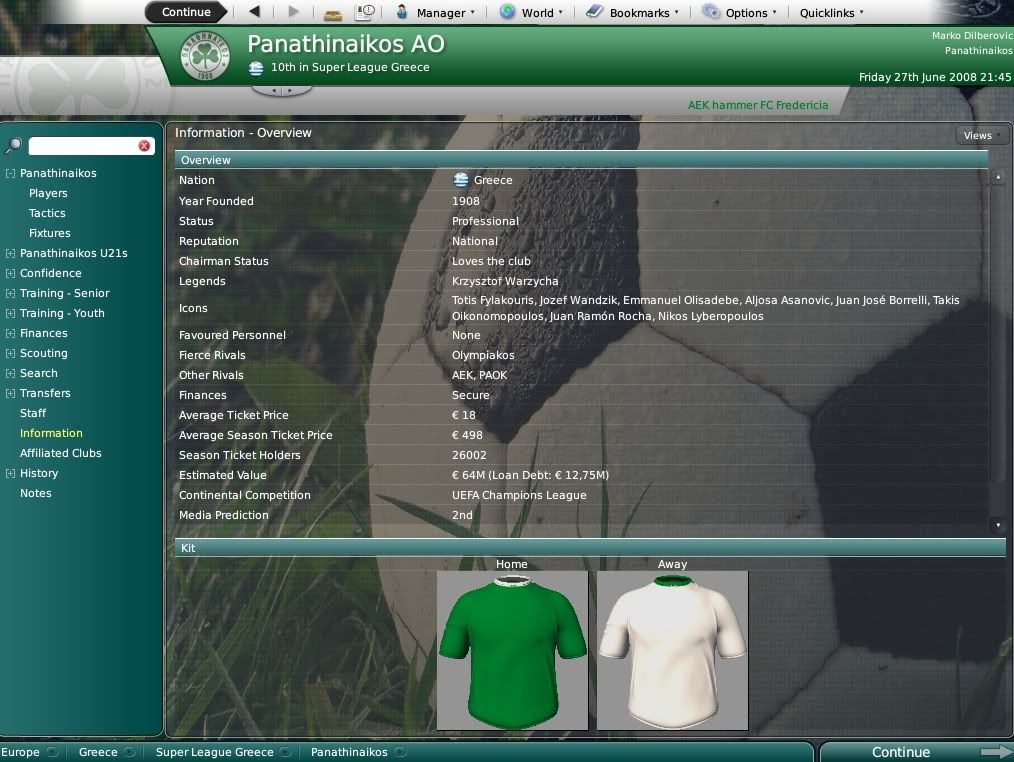Image resolution: width=1014 pixels, height=762 pixels.
Task: Open the World menu
Action: click(x=531, y=13)
